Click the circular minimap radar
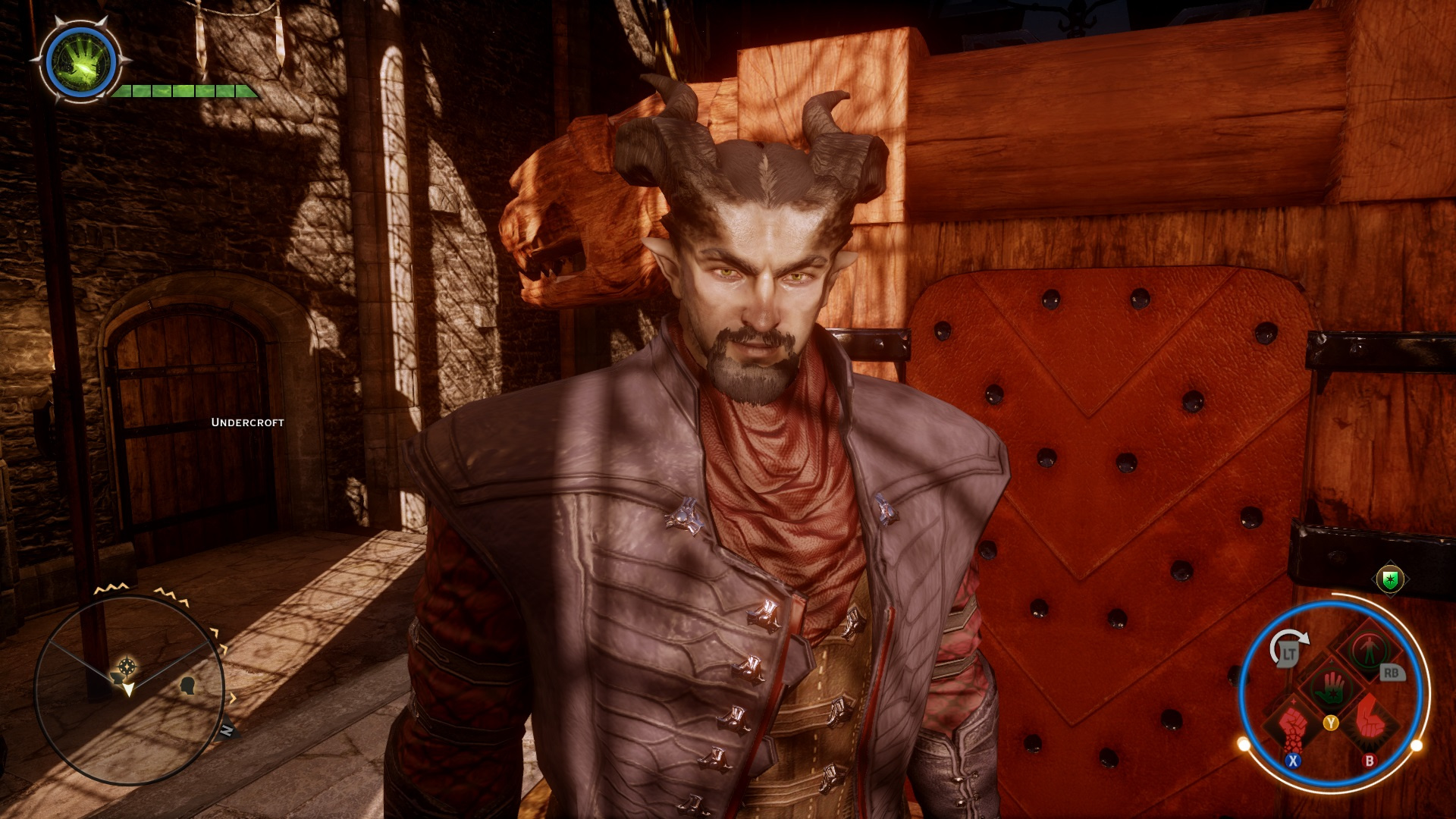Image resolution: width=1456 pixels, height=819 pixels. coord(129,689)
